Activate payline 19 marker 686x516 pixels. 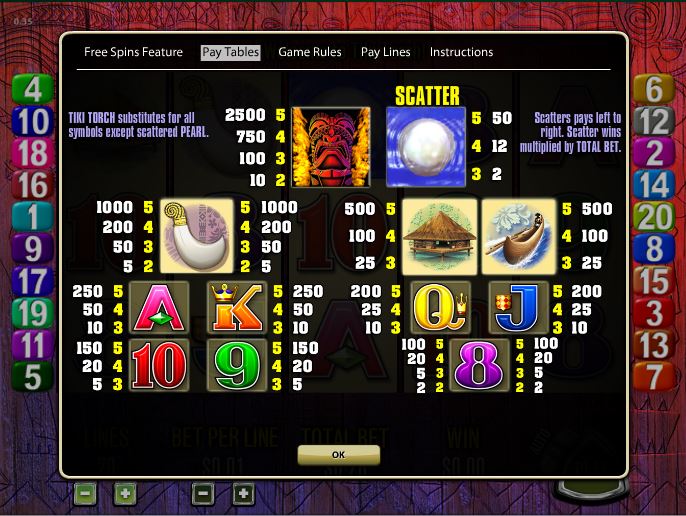(x=33, y=313)
